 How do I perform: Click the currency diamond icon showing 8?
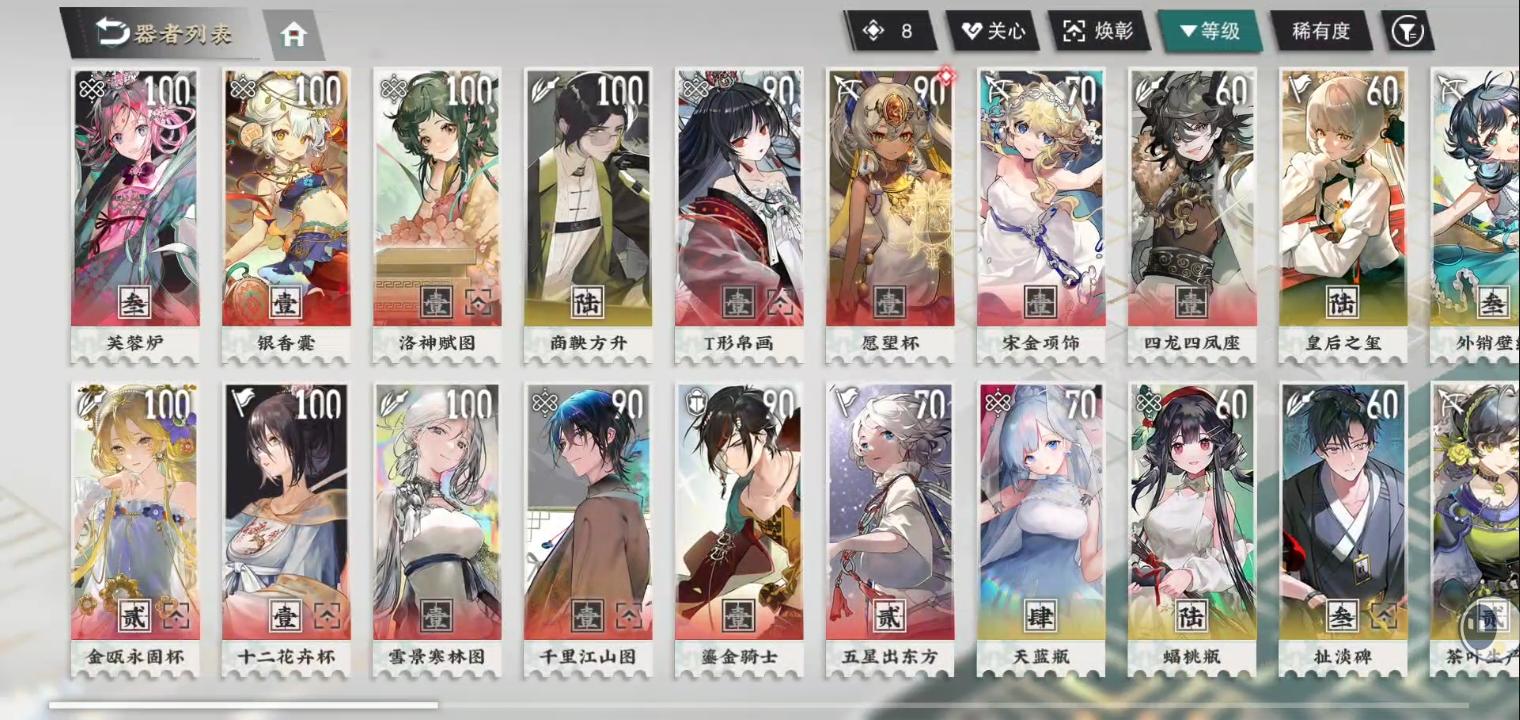tap(874, 31)
